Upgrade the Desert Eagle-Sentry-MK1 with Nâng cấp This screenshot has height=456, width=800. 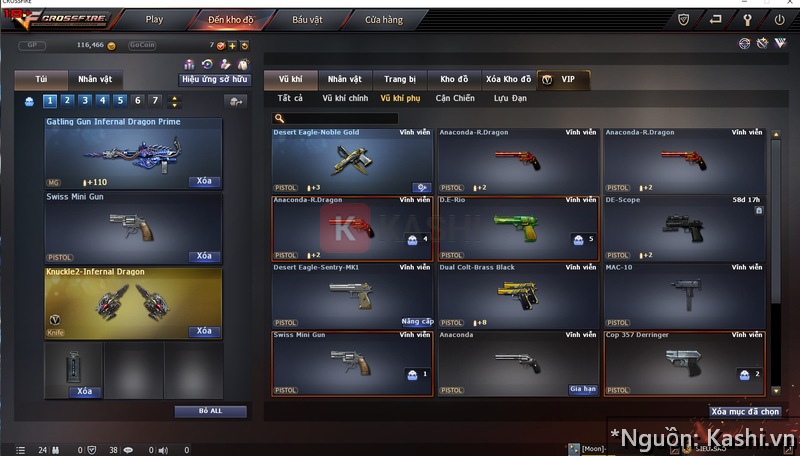416,321
